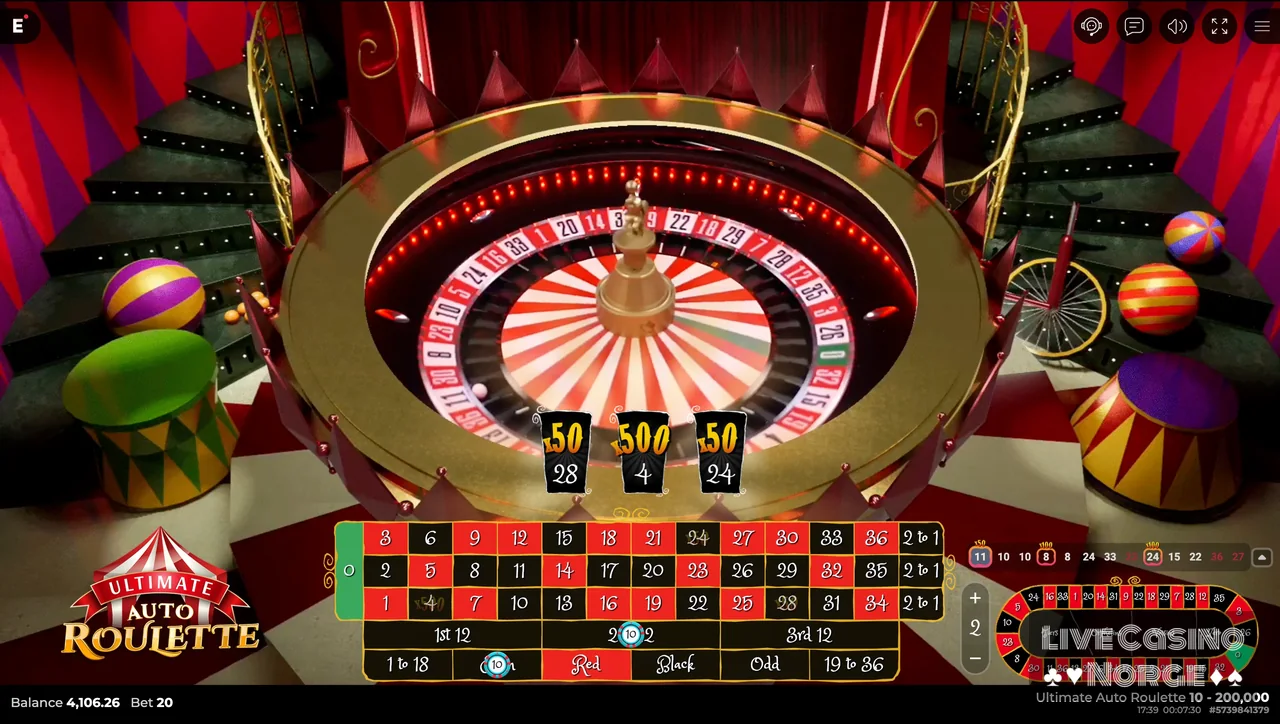Screen dimensions: 1280x724
Task: Enter fullscreen mode
Action: 1220,27
